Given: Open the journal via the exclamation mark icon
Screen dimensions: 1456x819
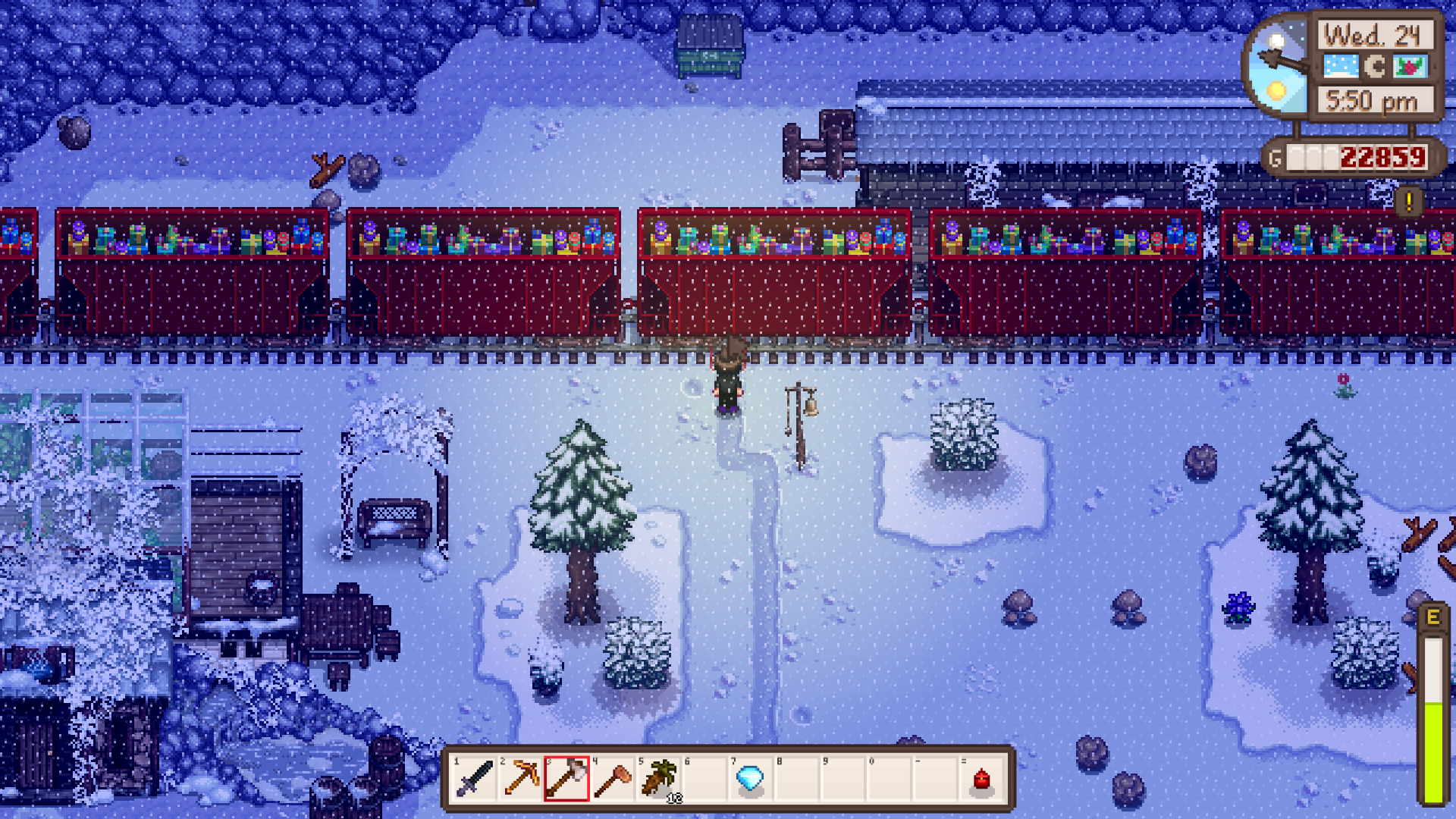Looking at the screenshot, I should tap(1407, 200).
